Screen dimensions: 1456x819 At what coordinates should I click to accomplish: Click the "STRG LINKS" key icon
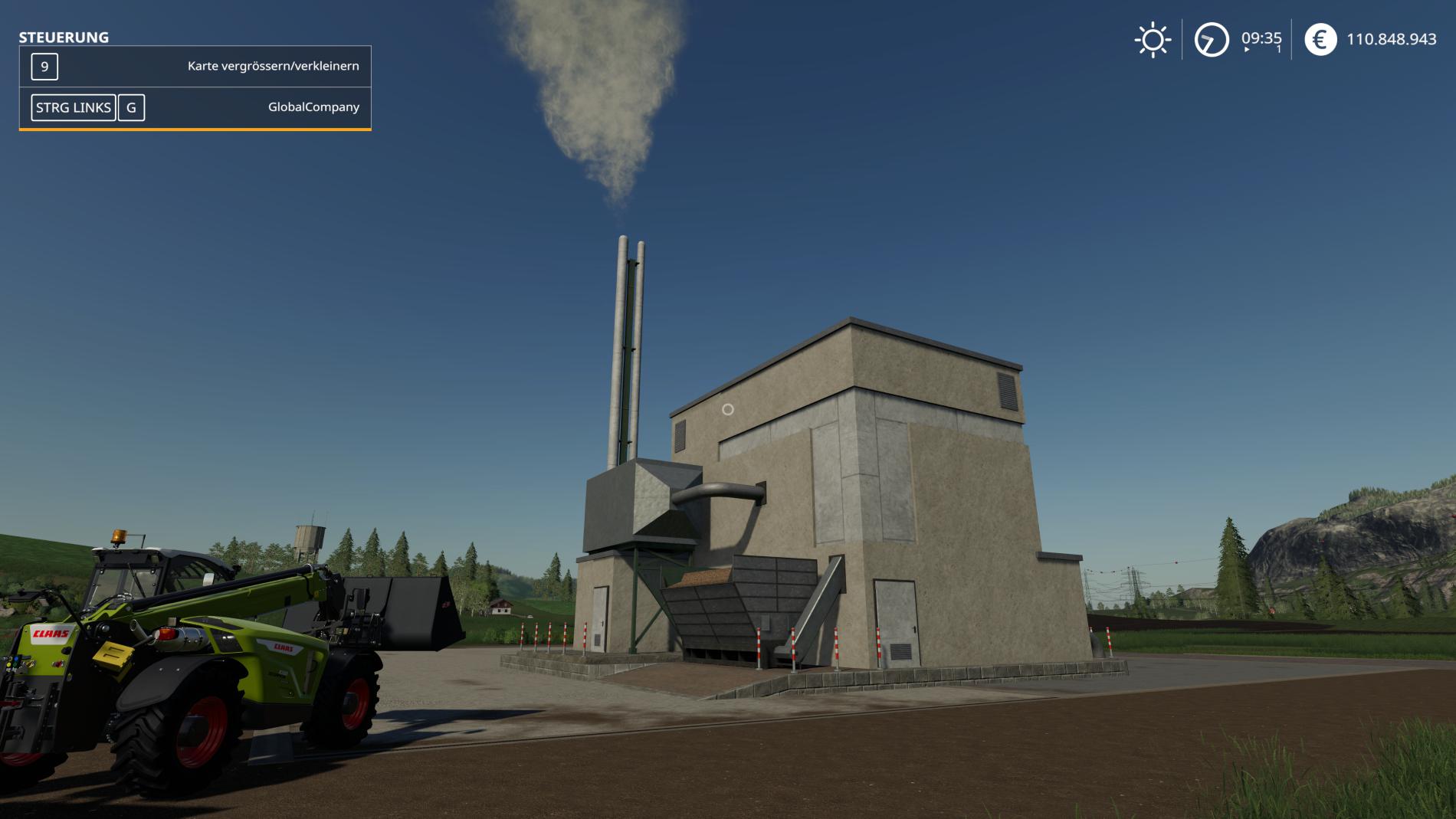point(73,107)
